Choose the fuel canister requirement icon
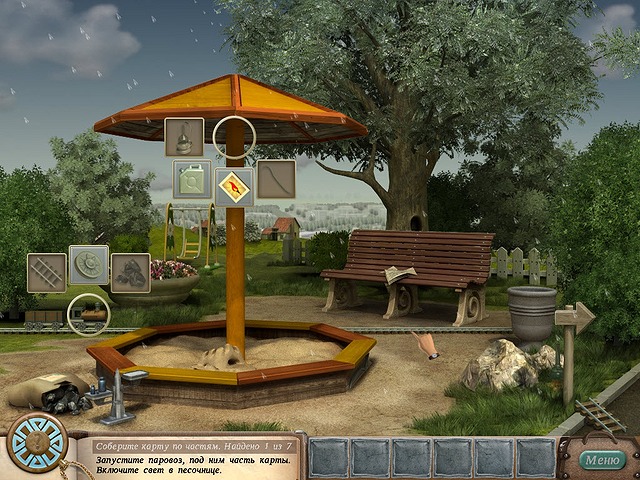 (192, 180)
